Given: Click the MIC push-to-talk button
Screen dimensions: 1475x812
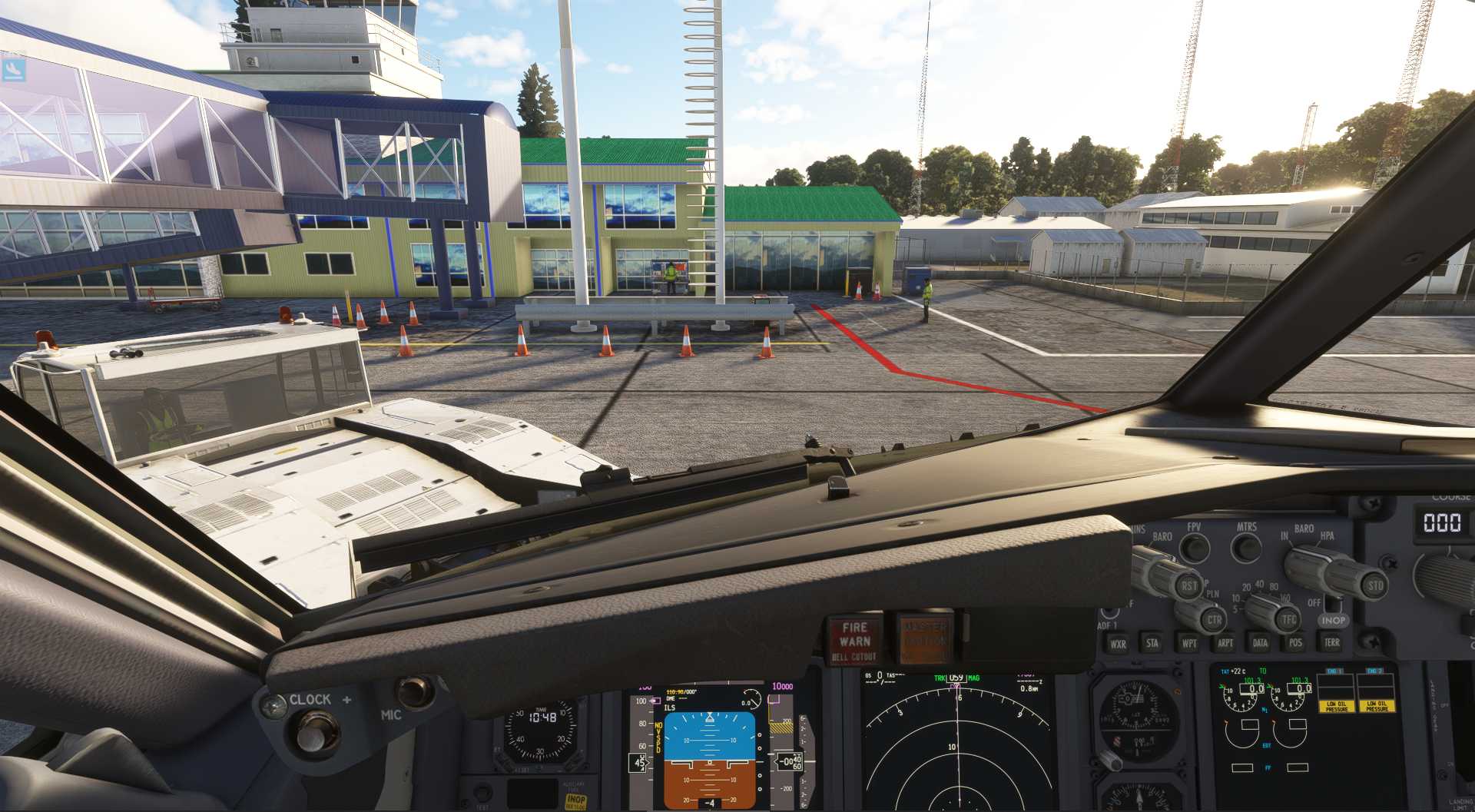Looking at the screenshot, I should pyautogui.click(x=414, y=691).
